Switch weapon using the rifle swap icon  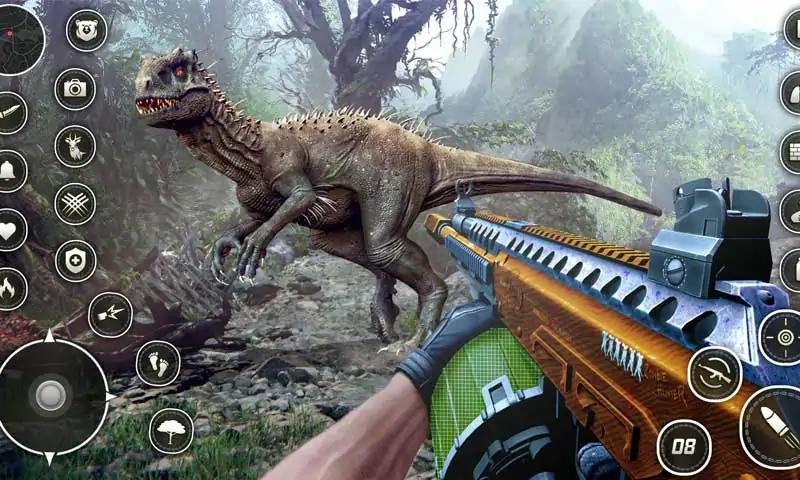coord(714,374)
